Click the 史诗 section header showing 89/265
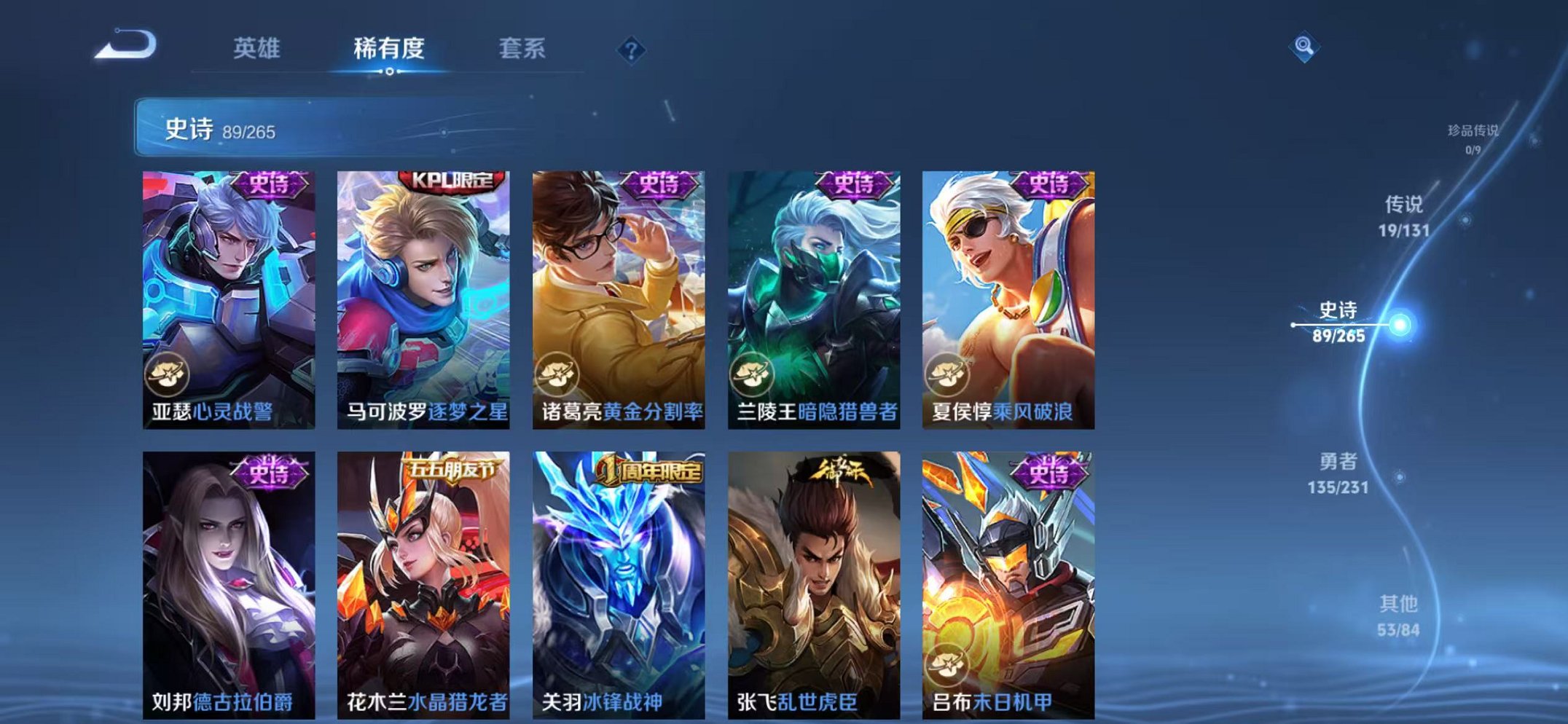Image resolution: width=1568 pixels, height=724 pixels. coord(219,128)
